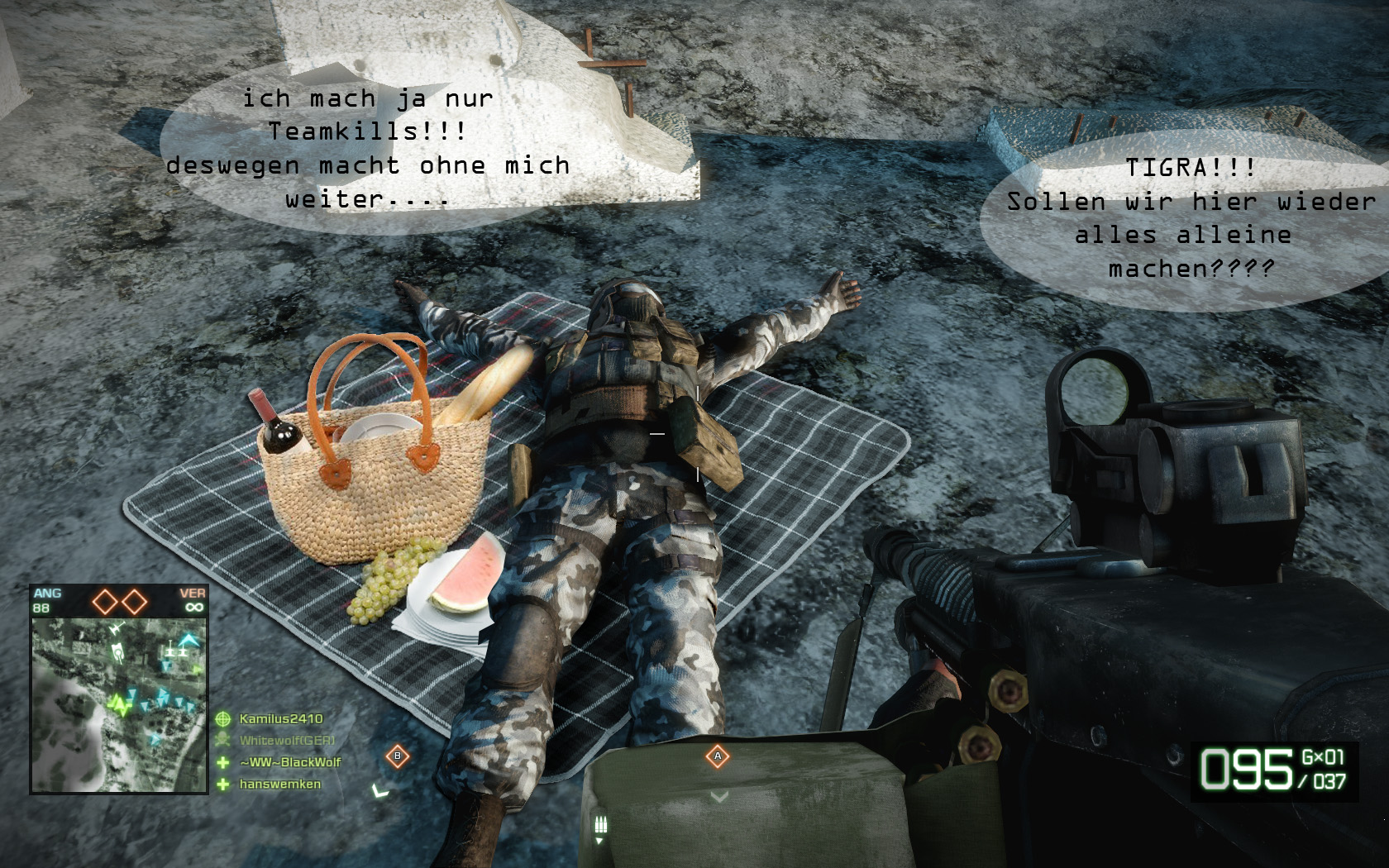Select squad member Kamilus2410
1389x868 pixels.
click(x=280, y=719)
